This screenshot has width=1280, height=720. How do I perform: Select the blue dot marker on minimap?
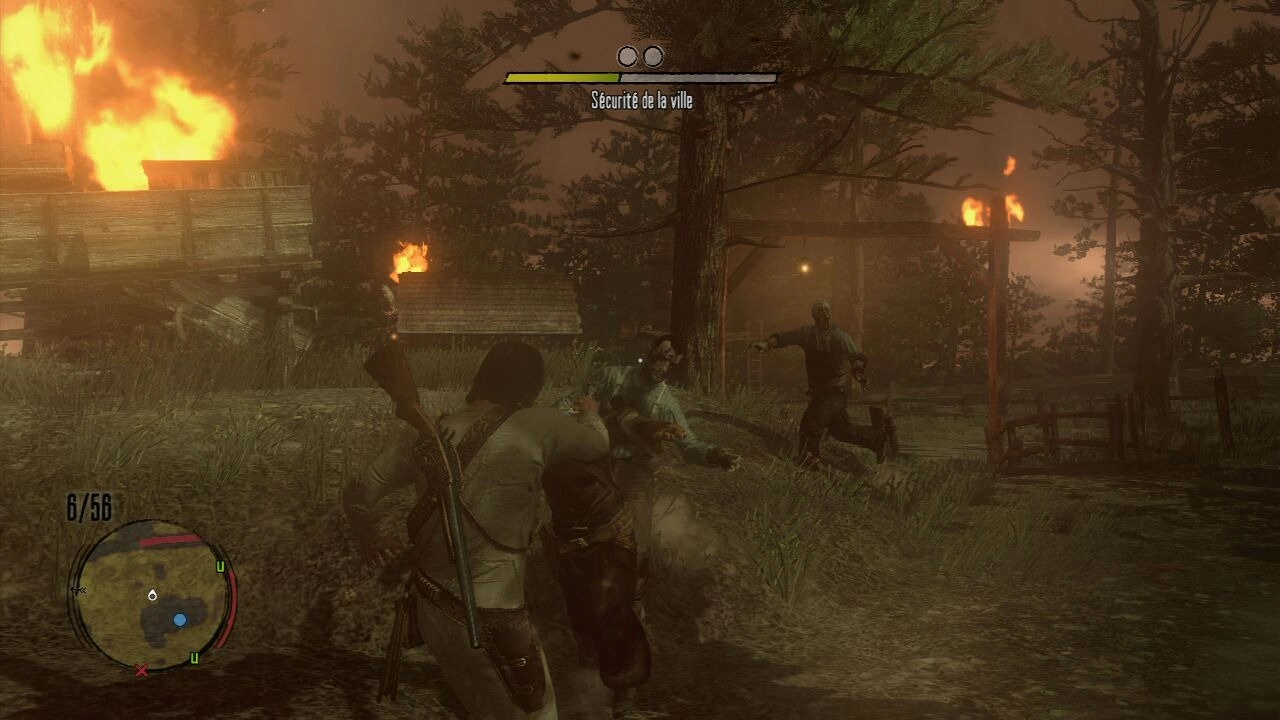[180, 620]
